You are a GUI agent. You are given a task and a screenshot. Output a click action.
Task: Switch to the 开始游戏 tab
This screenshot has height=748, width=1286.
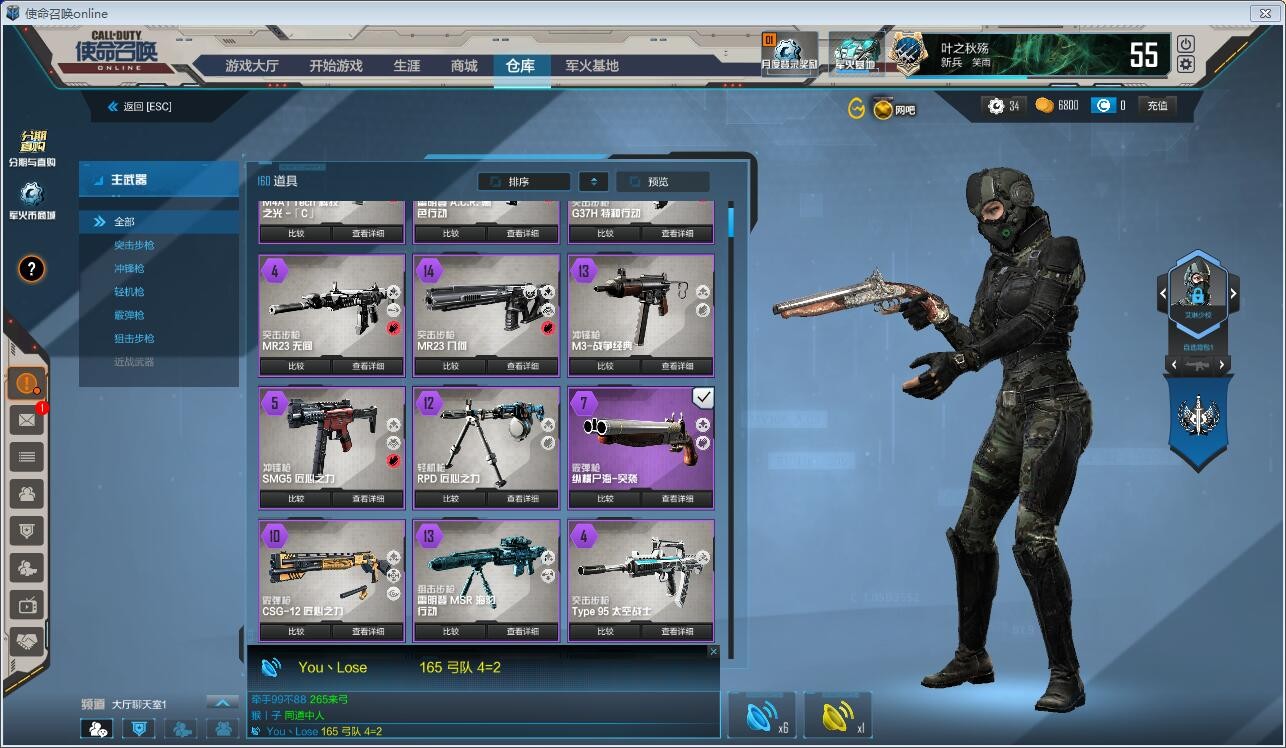[335, 66]
